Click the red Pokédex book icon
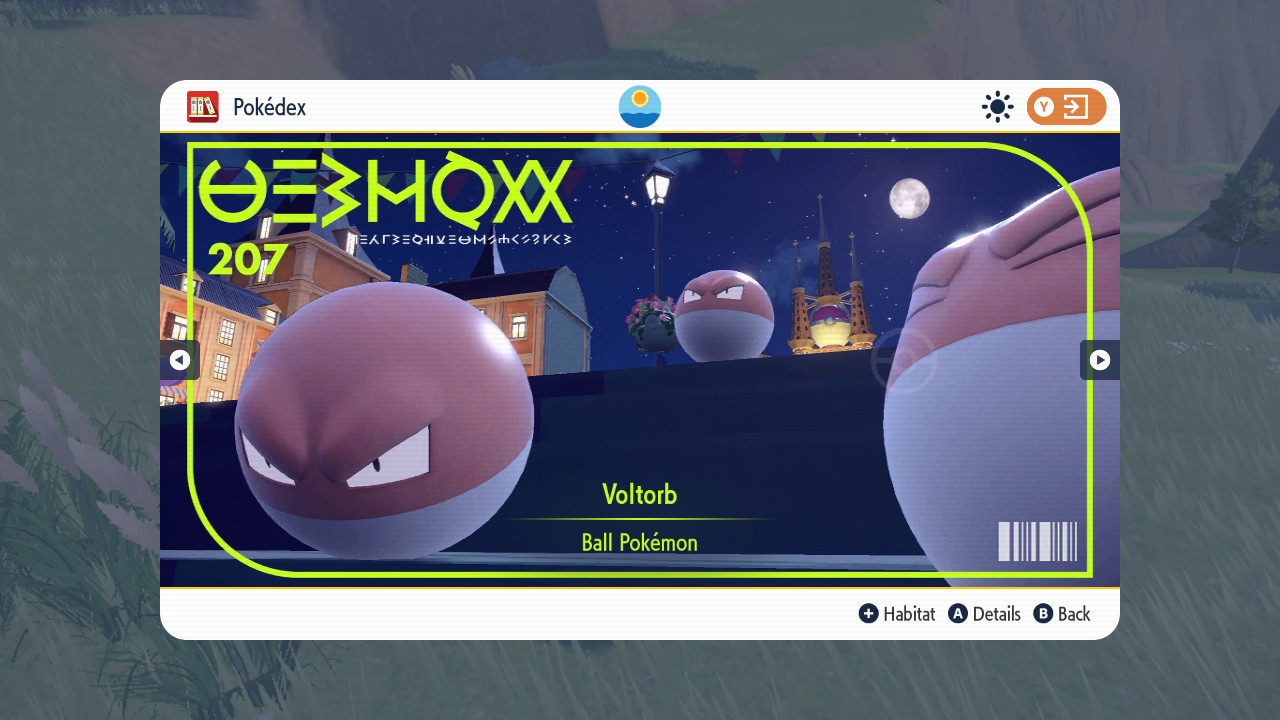 coord(202,107)
